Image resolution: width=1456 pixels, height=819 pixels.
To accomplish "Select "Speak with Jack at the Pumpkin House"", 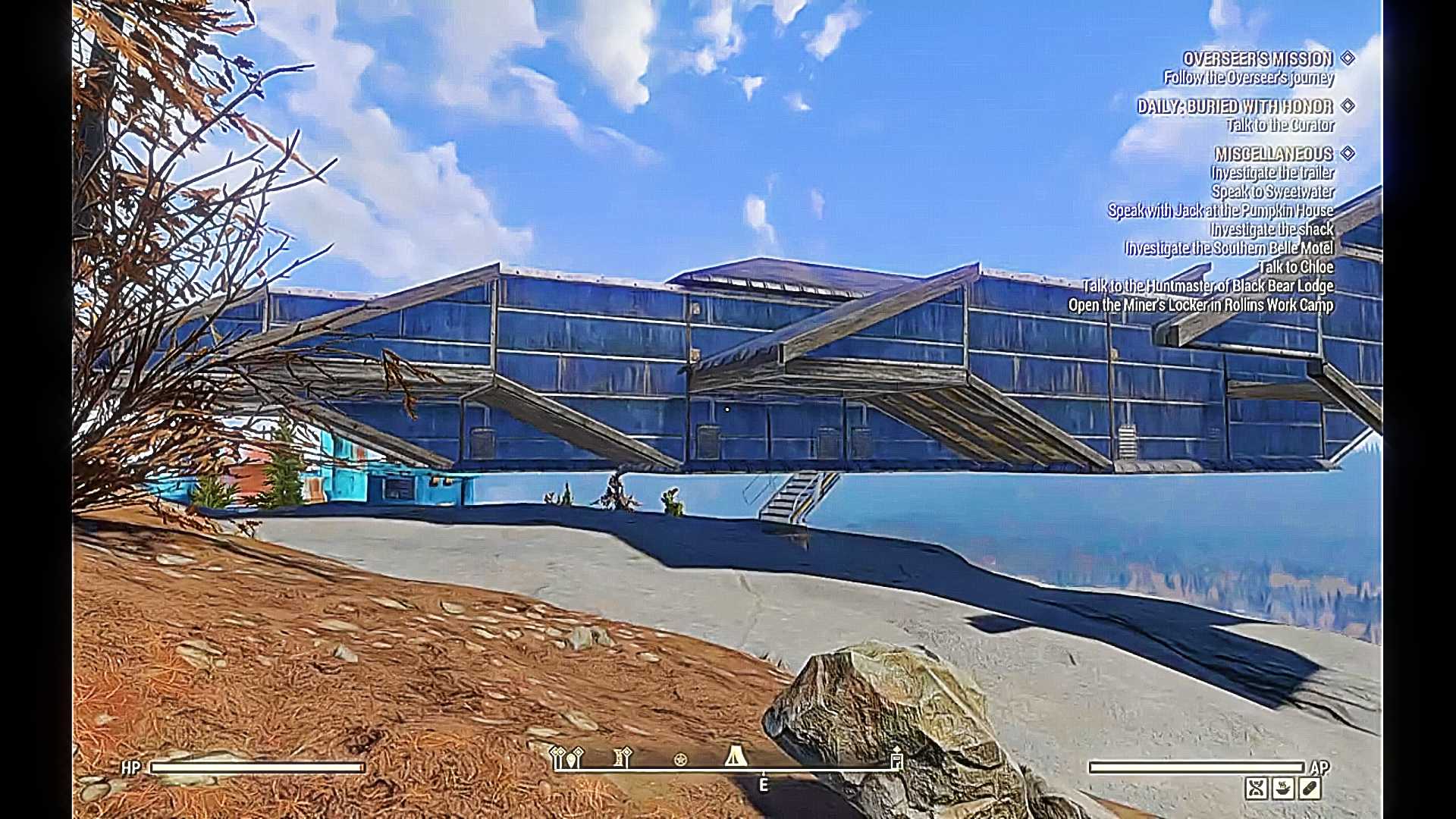I will coord(1220,211).
